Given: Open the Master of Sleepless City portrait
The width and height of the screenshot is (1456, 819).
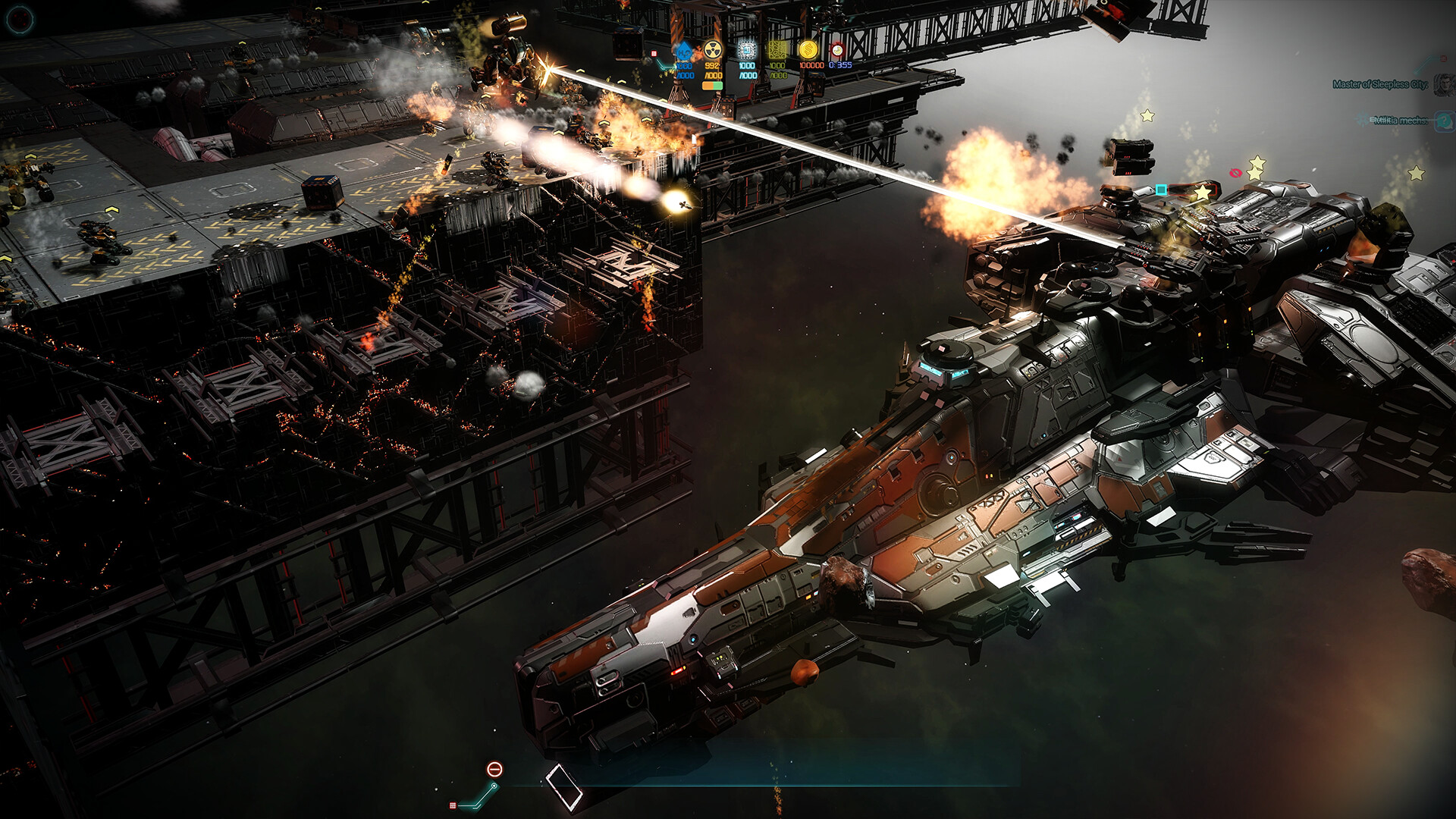Looking at the screenshot, I should click(x=1444, y=84).
